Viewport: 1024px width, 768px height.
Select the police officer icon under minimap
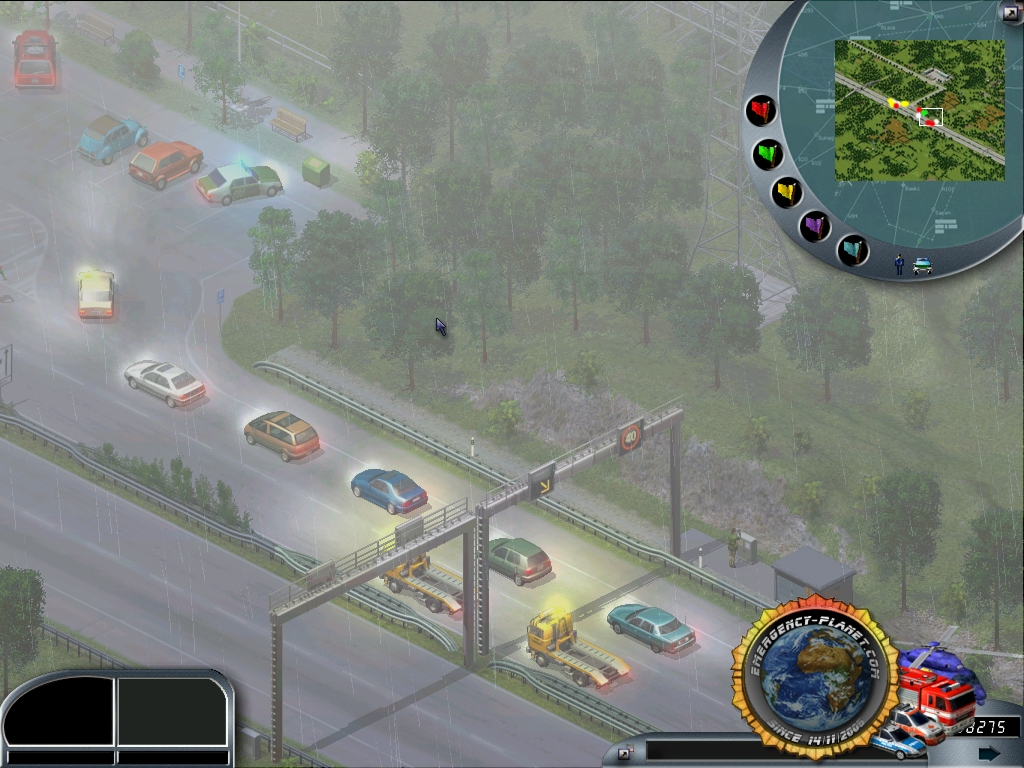pyautogui.click(x=899, y=264)
